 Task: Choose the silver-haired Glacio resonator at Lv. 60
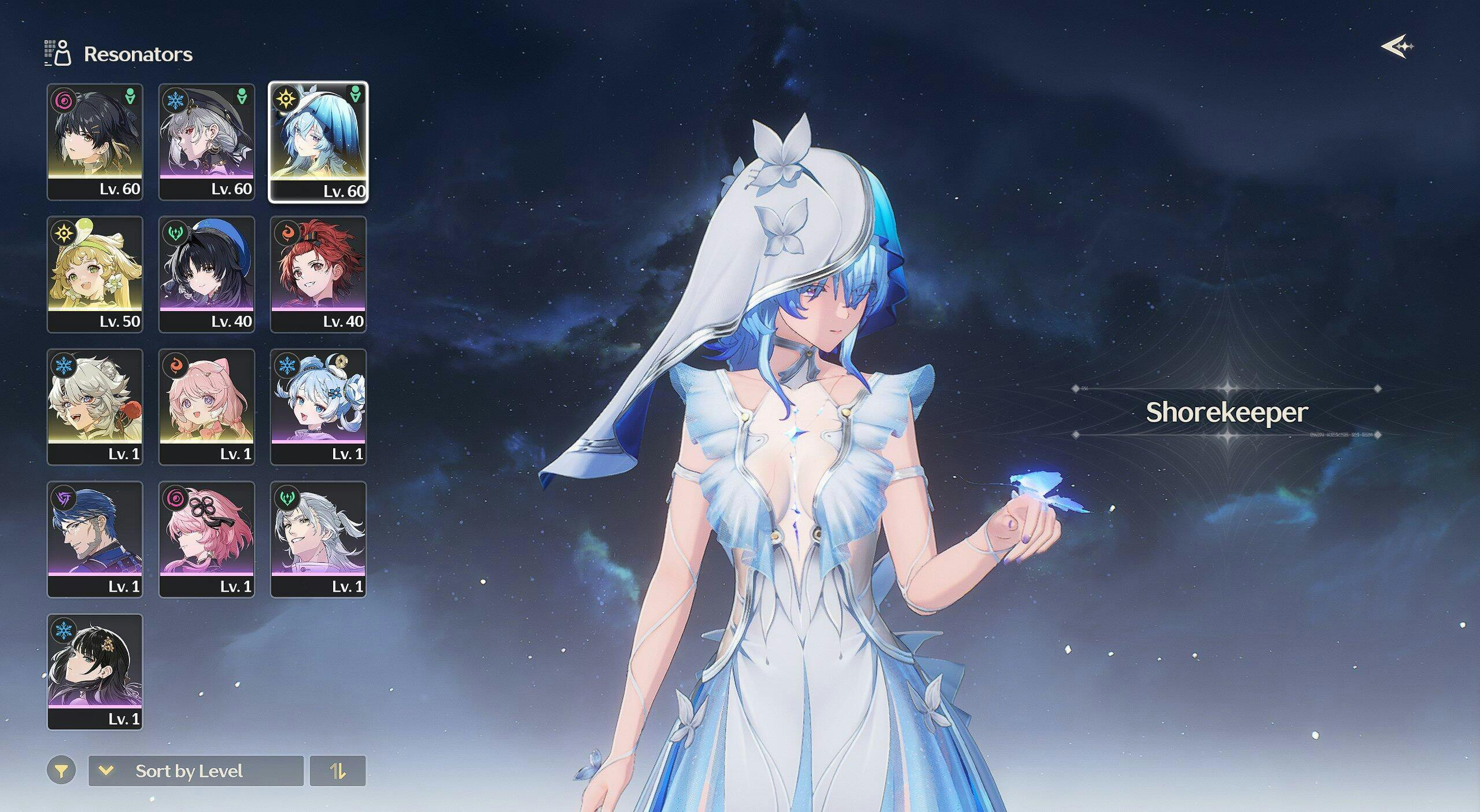(x=206, y=142)
